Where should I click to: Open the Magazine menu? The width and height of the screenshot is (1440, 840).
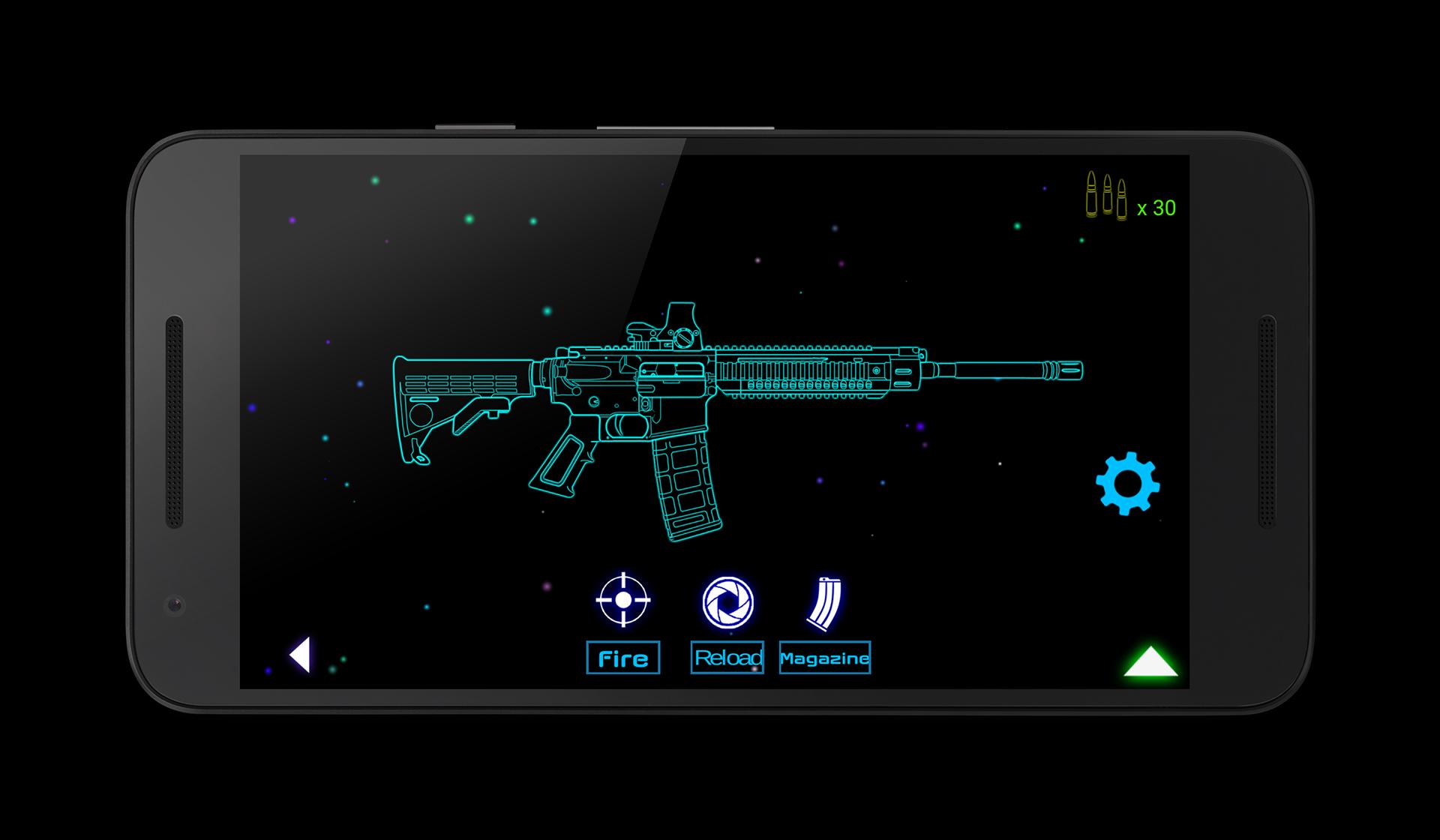[x=825, y=658]
